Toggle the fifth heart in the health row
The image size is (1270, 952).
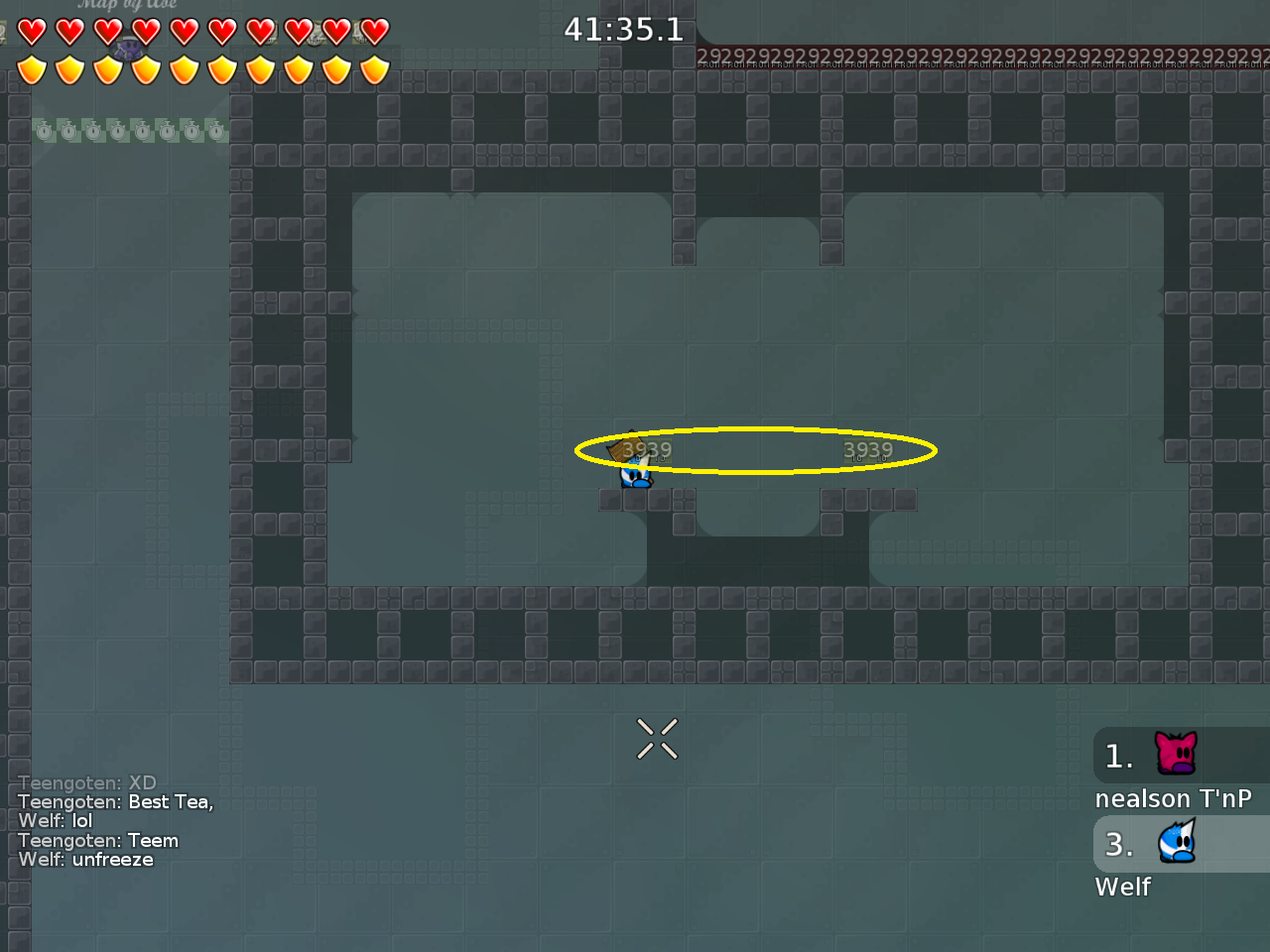click(x=184, y=31)
